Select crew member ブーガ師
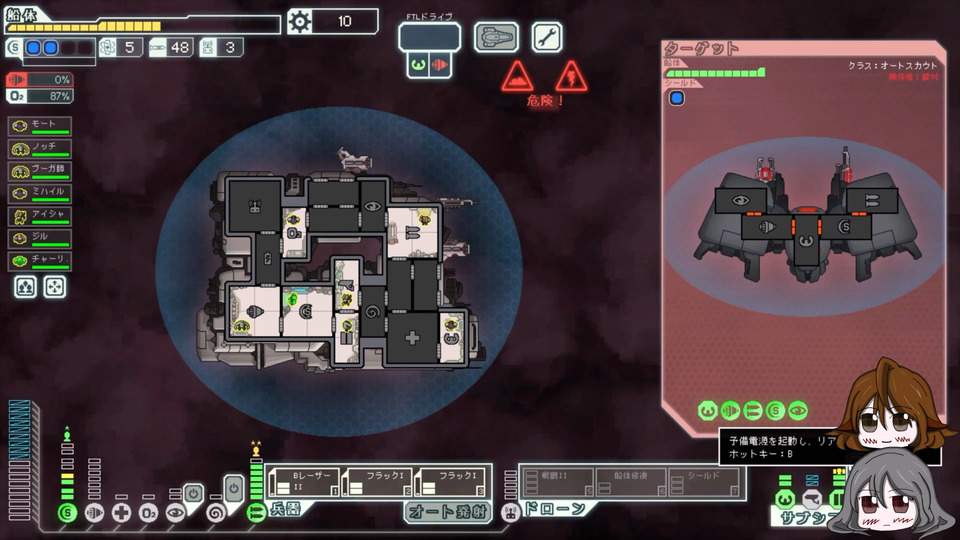Image resolution: width=960 pixels, height=540 pixels. coord(40,171)
